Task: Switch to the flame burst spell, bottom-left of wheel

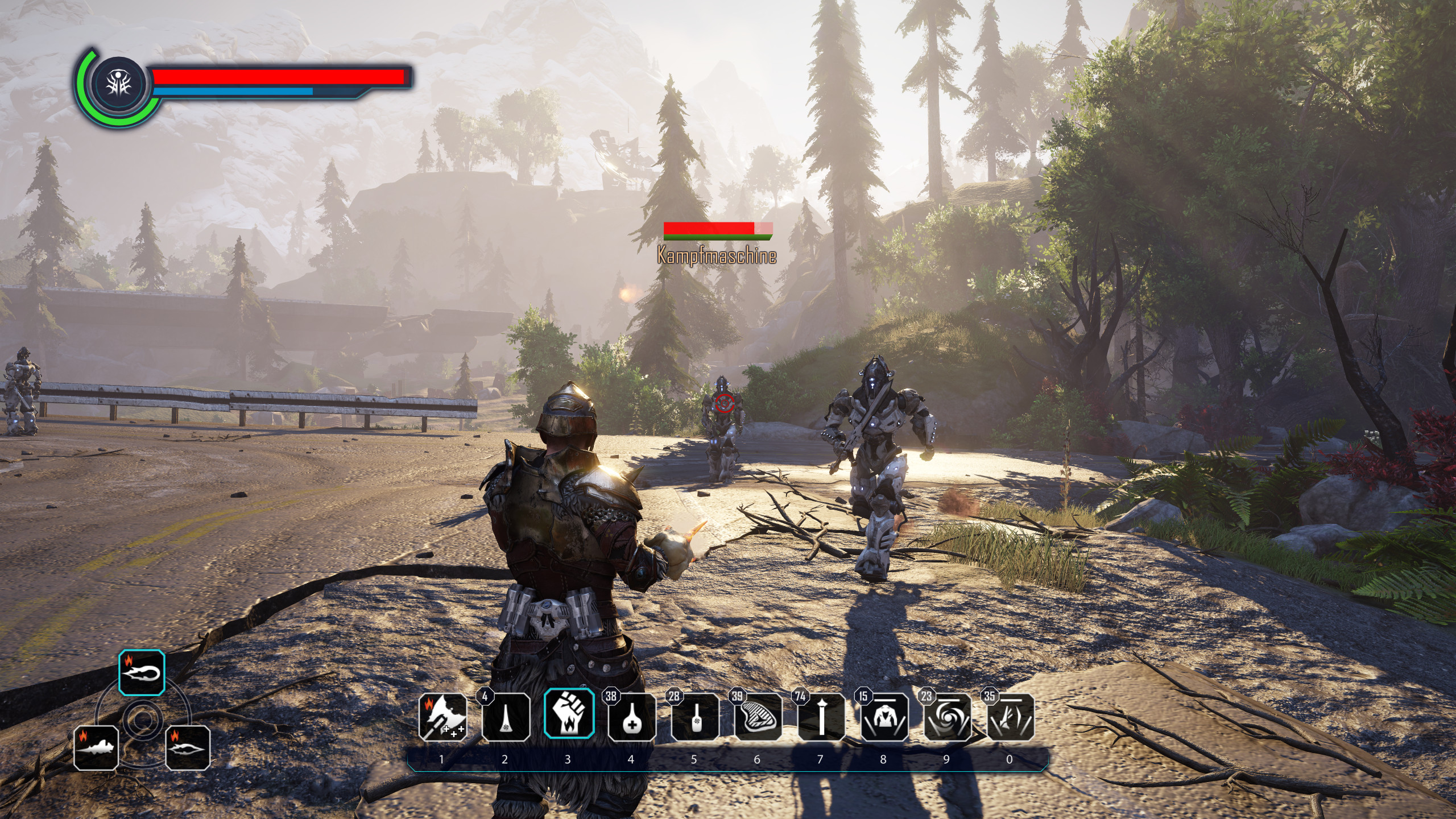Action: [x=97, y=747]
